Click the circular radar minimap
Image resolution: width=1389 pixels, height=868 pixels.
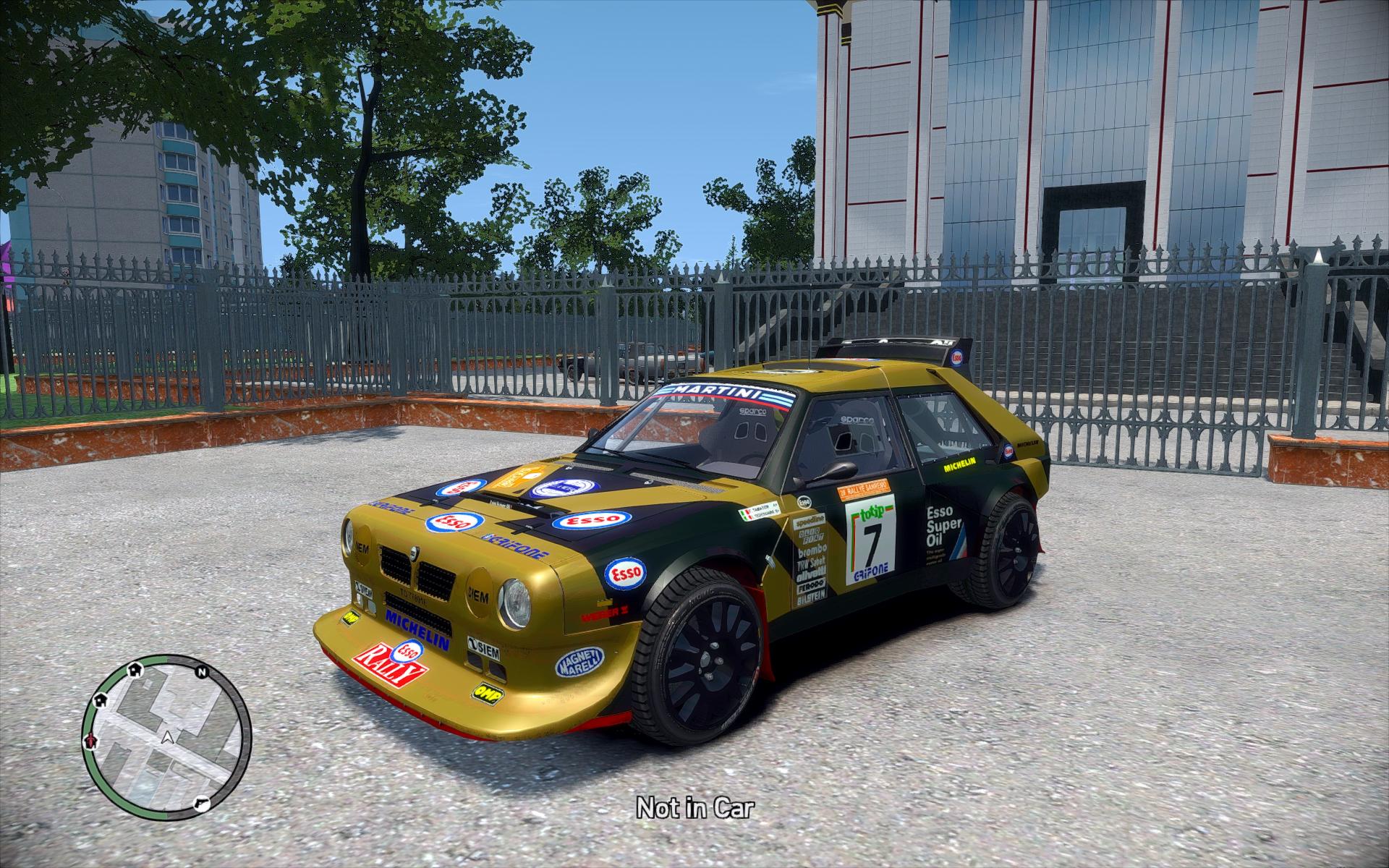166,733
